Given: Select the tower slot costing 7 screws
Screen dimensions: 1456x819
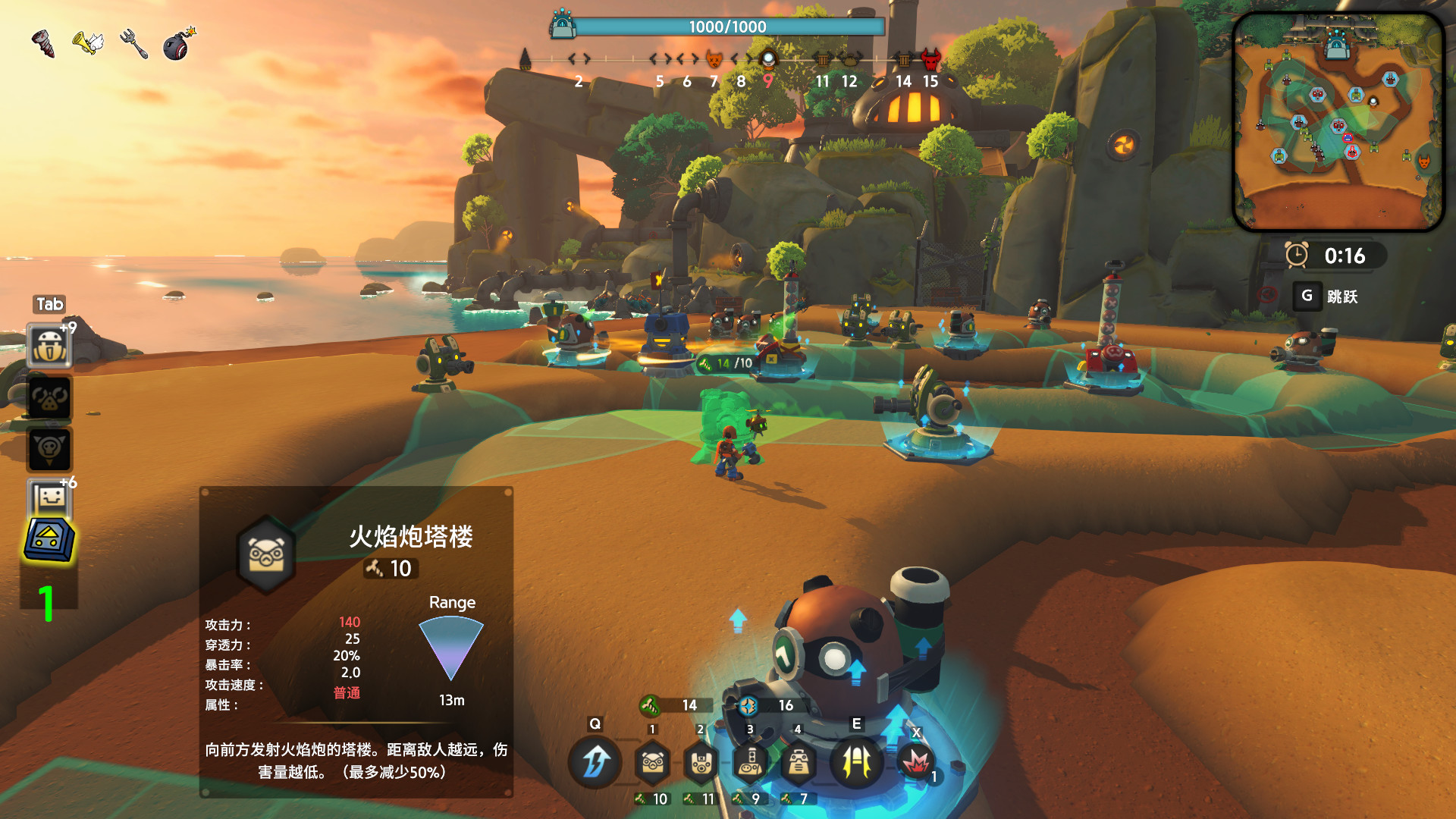Looking at the screenshot, I should coord(798,762).
